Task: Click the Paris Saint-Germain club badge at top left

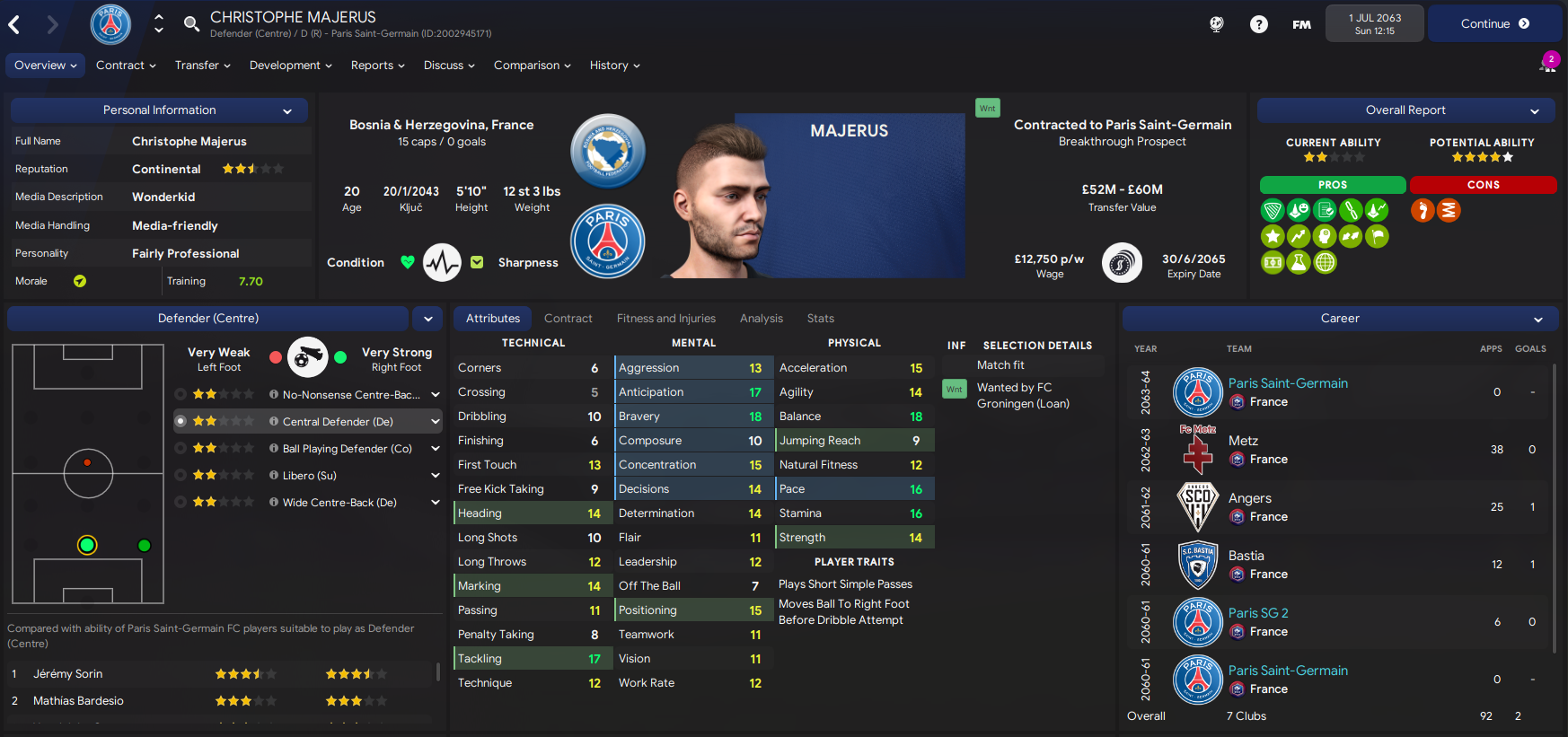Action: coord(110,24)
